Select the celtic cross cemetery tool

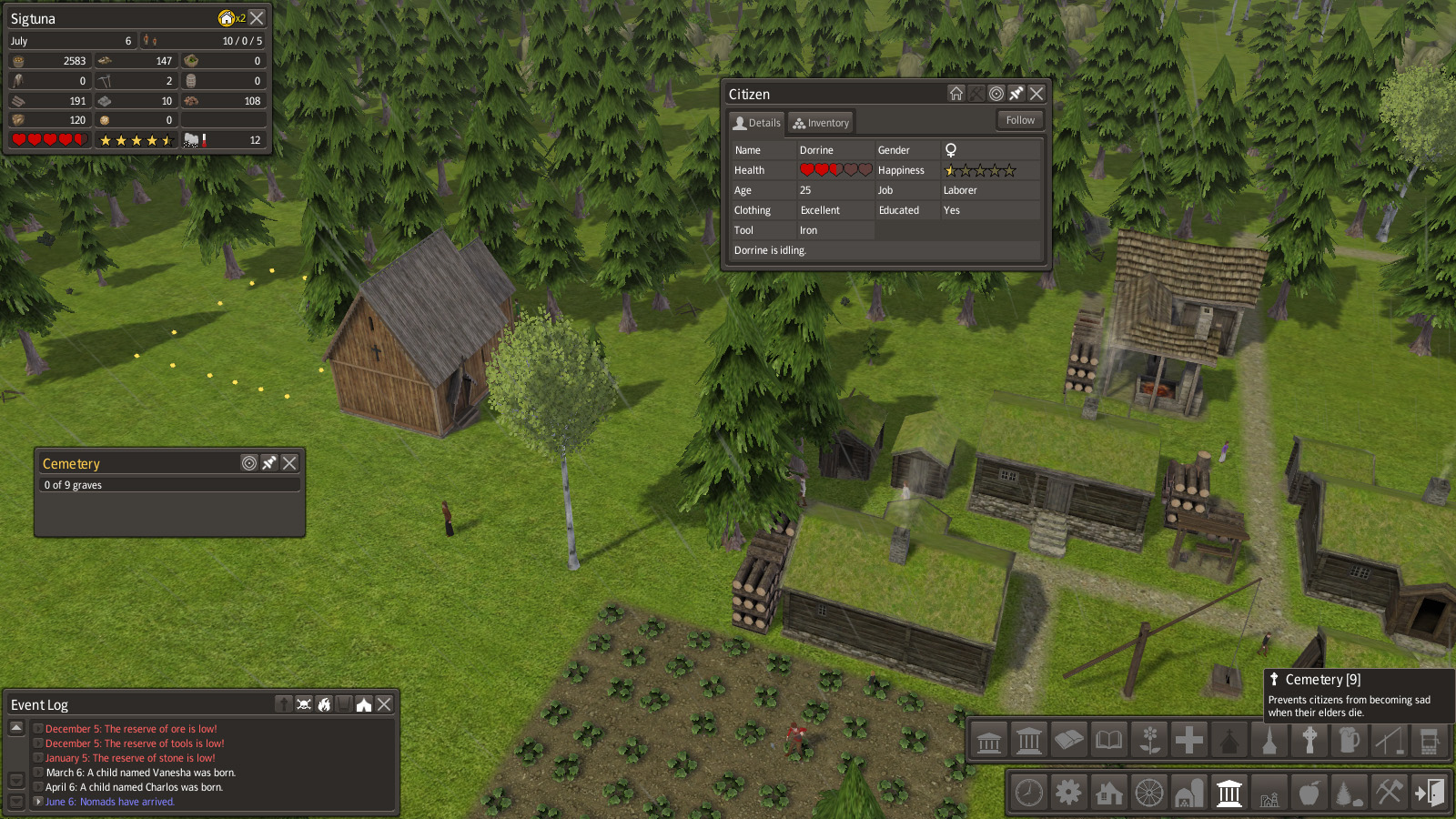[1309, 741]
